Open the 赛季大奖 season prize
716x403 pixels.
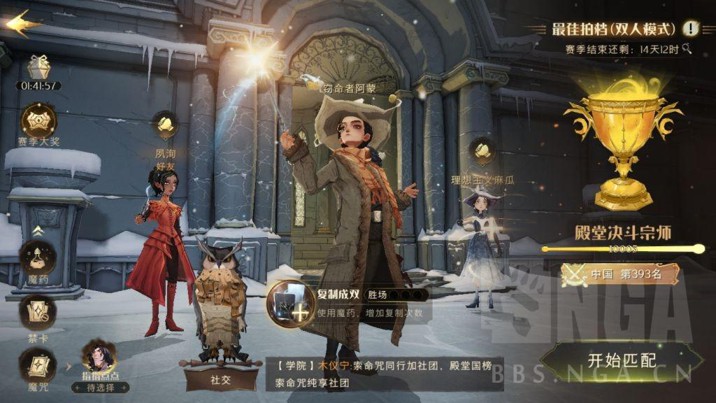(x=39, y=122)
